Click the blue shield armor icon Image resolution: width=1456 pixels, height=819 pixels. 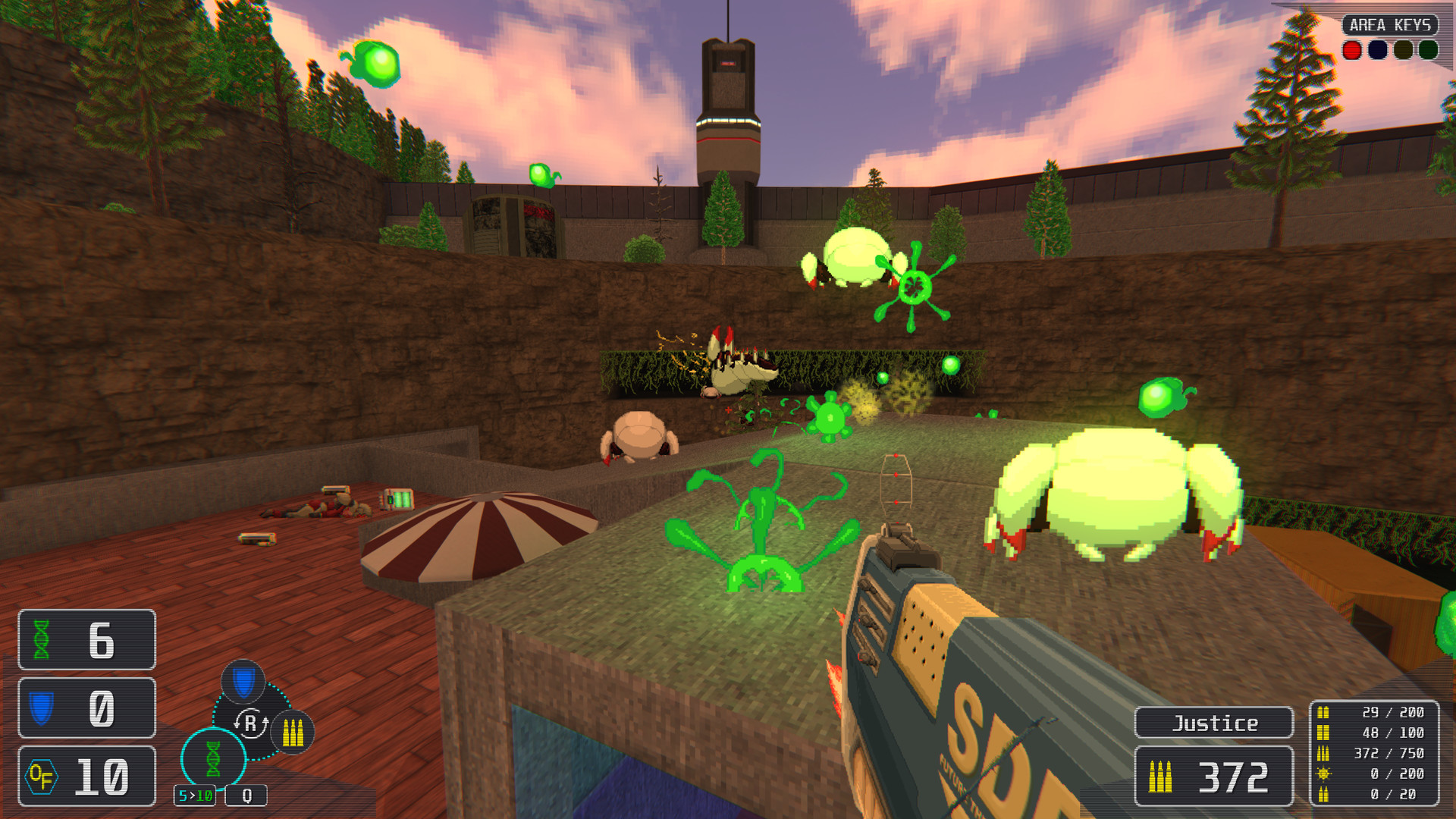coord(42,709)
